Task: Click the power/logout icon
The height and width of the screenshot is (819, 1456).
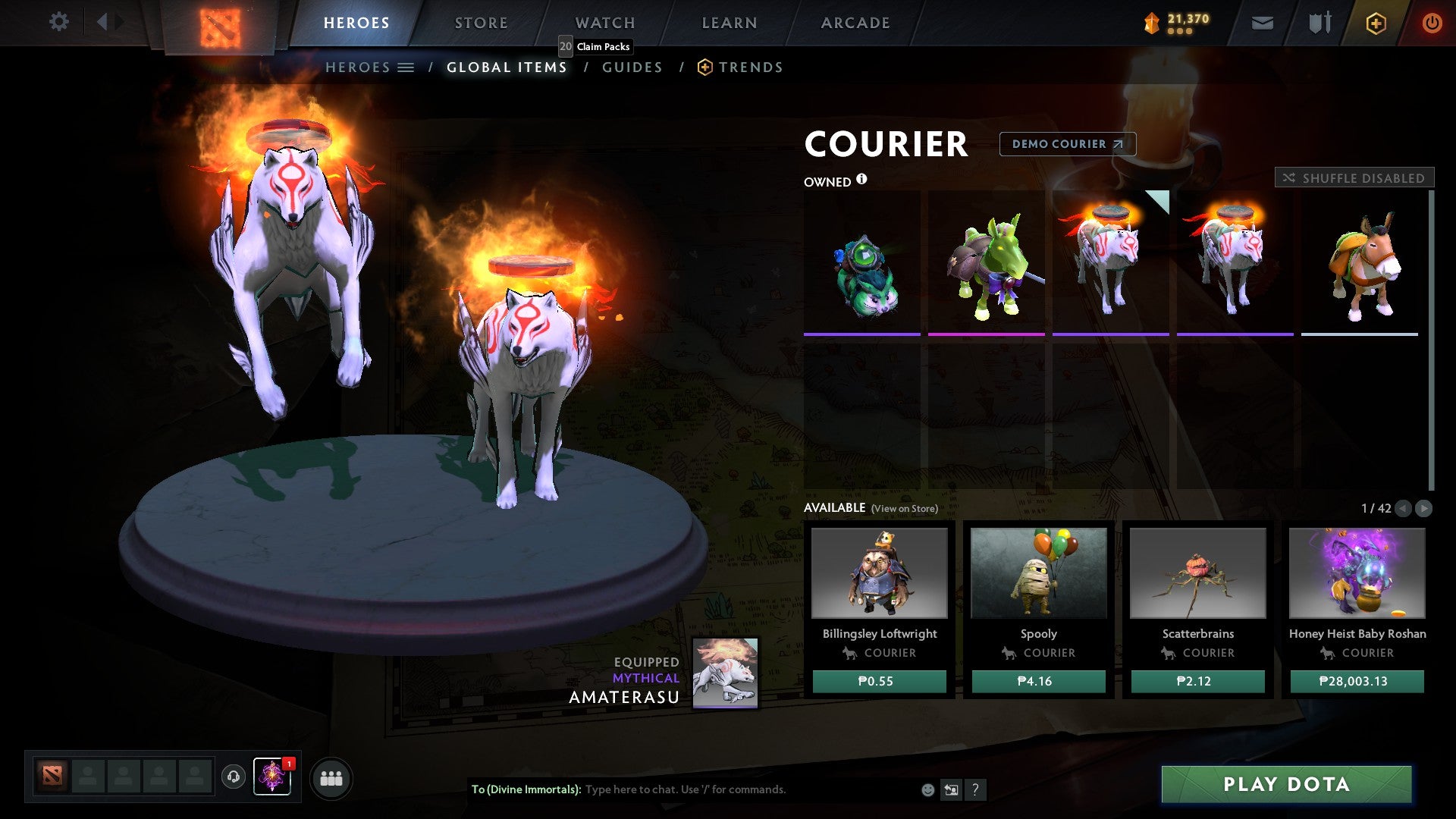Action: click(1432, 22)
